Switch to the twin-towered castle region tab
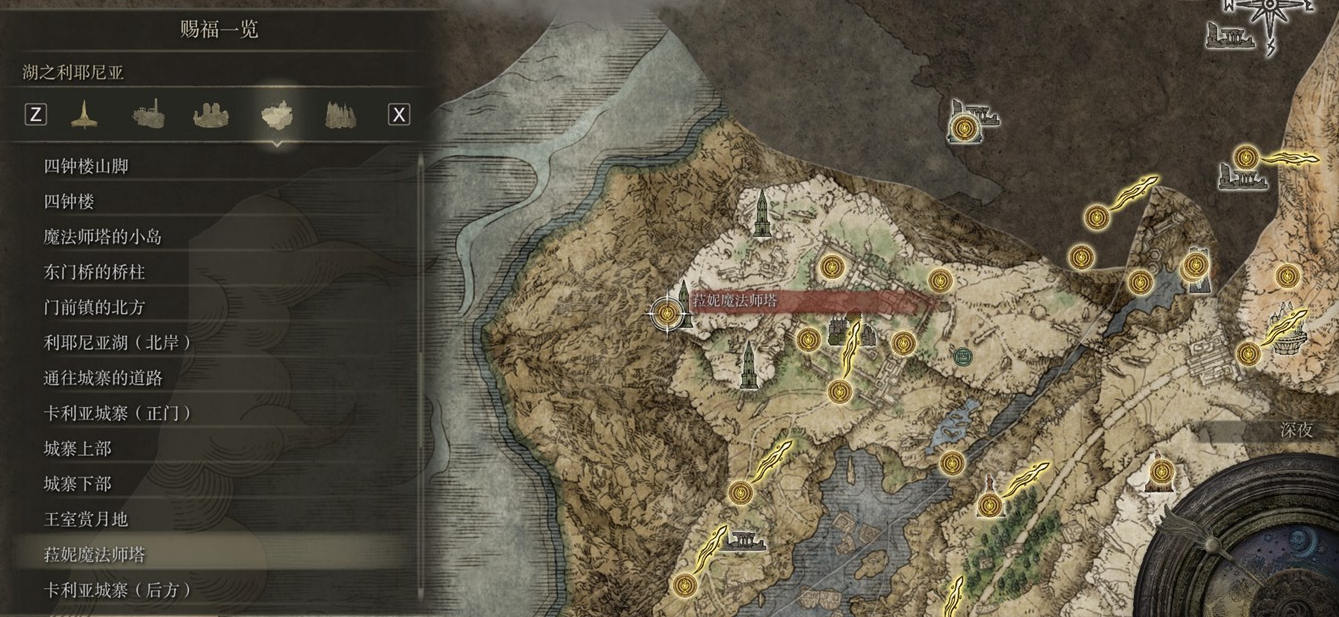This screenshot has width=1339, height=617. pyautogui.click(x=211, y=115)
